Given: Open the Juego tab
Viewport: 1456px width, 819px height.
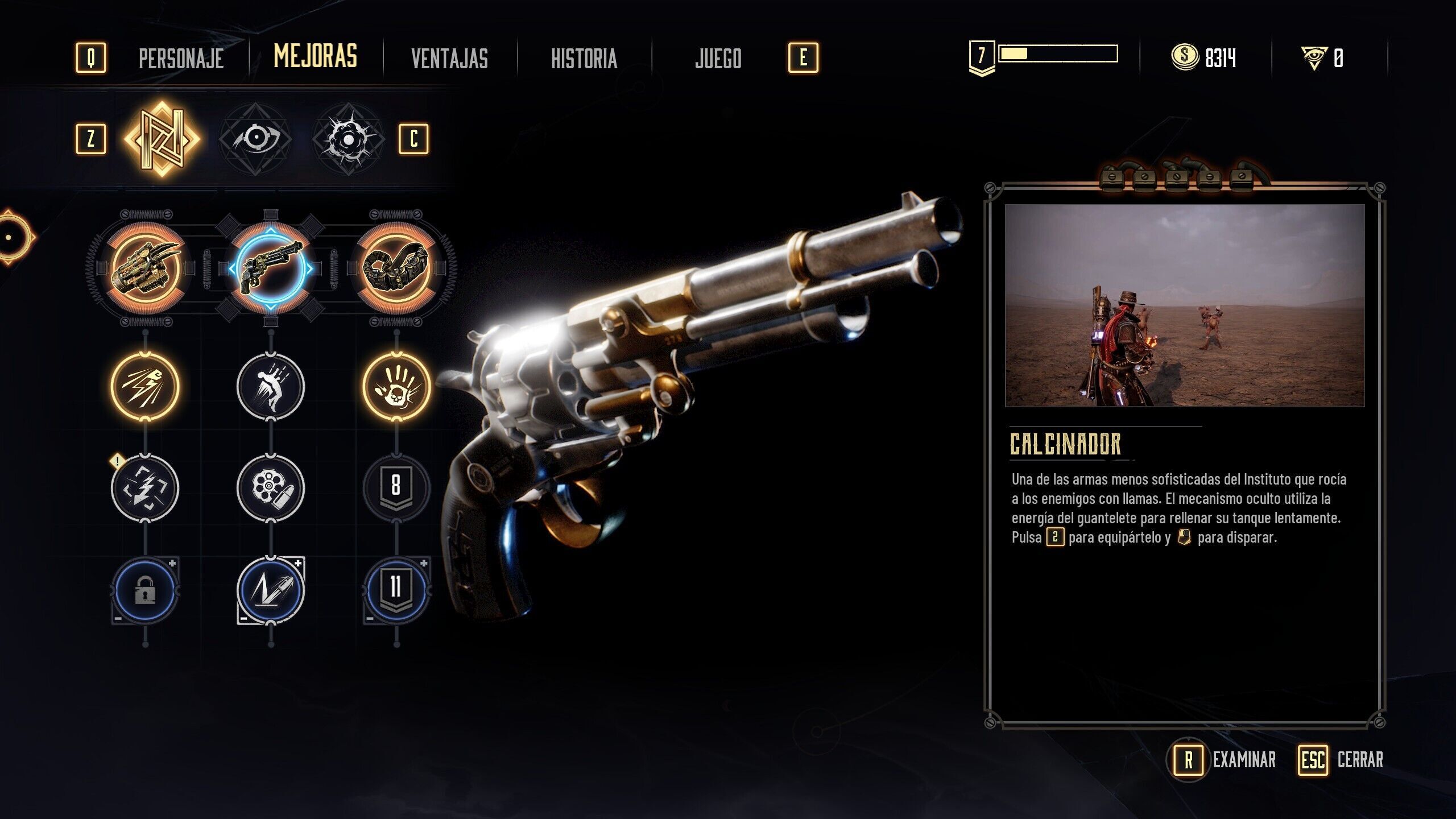Looking at the screenshot, I should coord(718,58).
